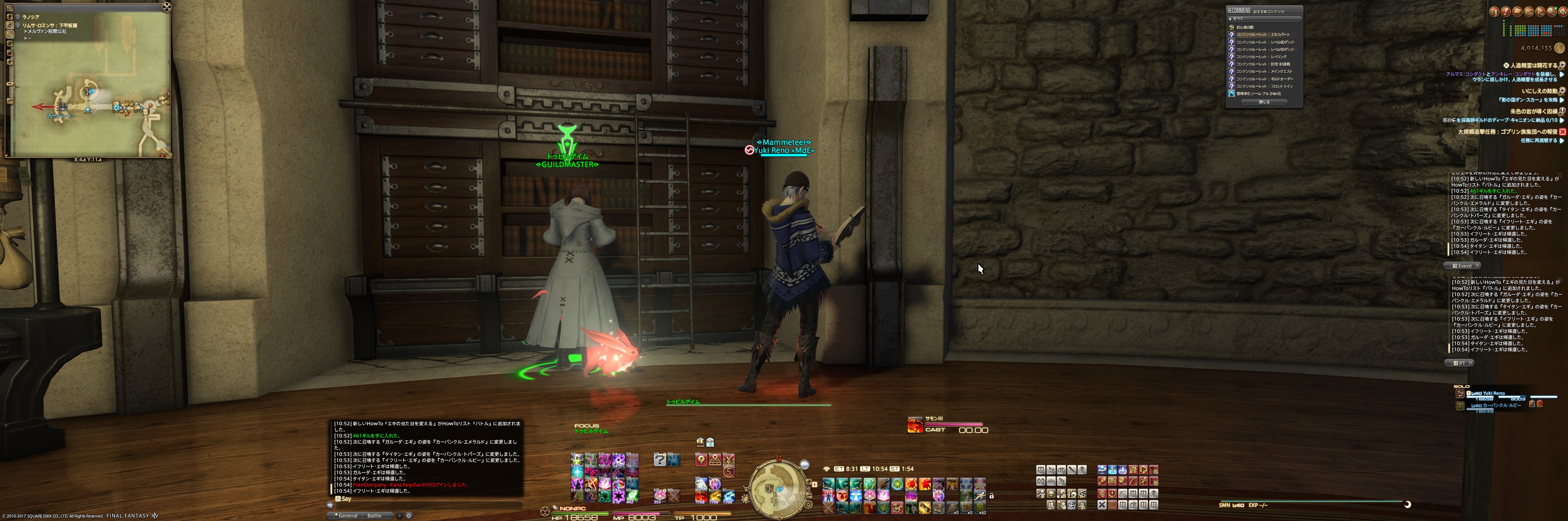Close the Recommend panel with 閉じる
Image resolution: width=1568 pixels, height=521 pixels.
[x=1264, y=102]
